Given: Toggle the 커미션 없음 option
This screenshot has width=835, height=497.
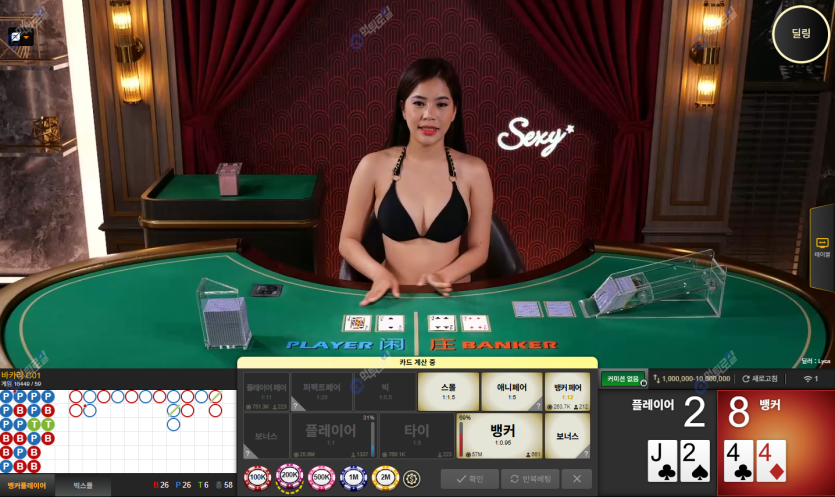Looking at the screenshot, I should coord(621,379).
